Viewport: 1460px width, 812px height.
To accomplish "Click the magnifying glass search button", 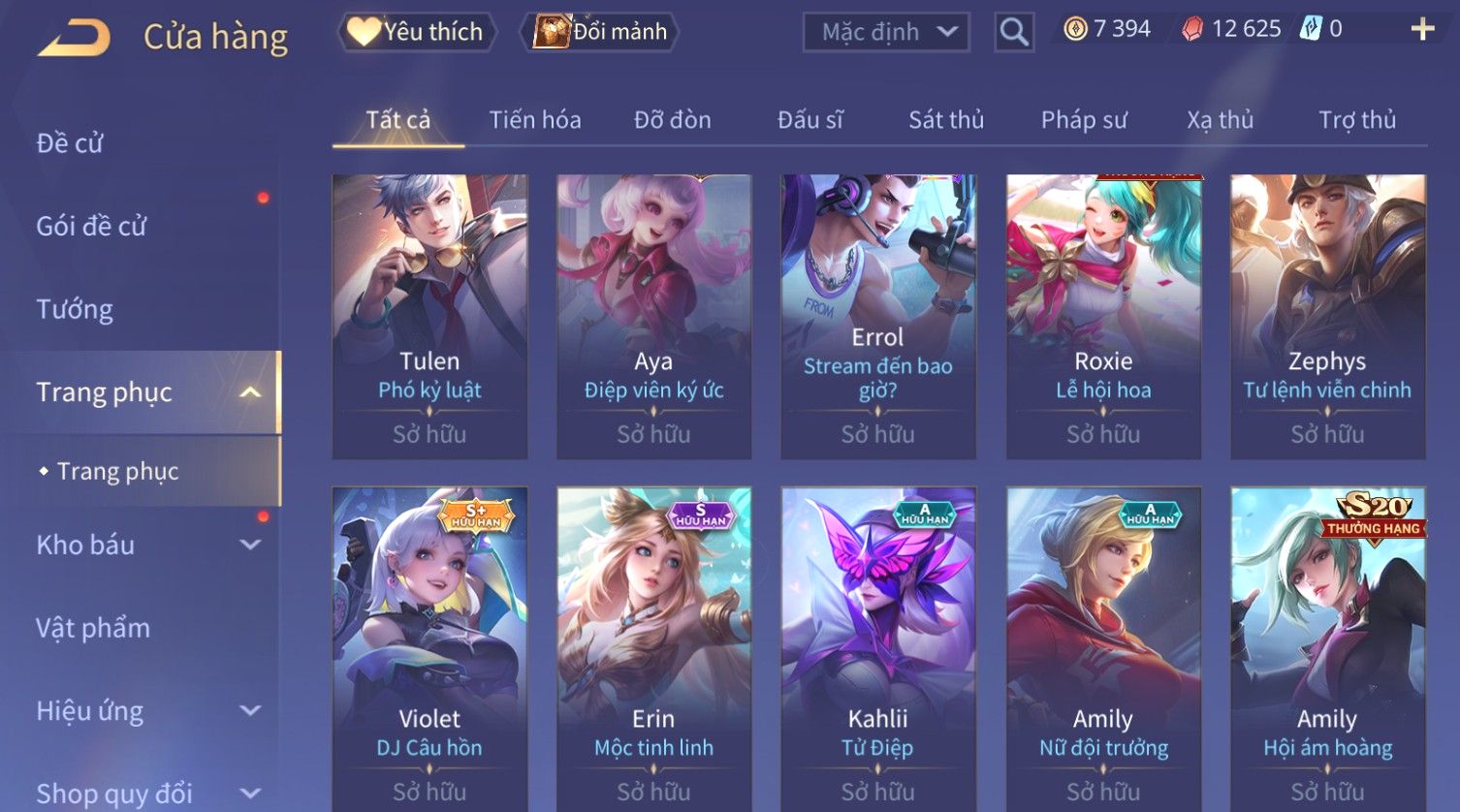I will [1014, 32].
